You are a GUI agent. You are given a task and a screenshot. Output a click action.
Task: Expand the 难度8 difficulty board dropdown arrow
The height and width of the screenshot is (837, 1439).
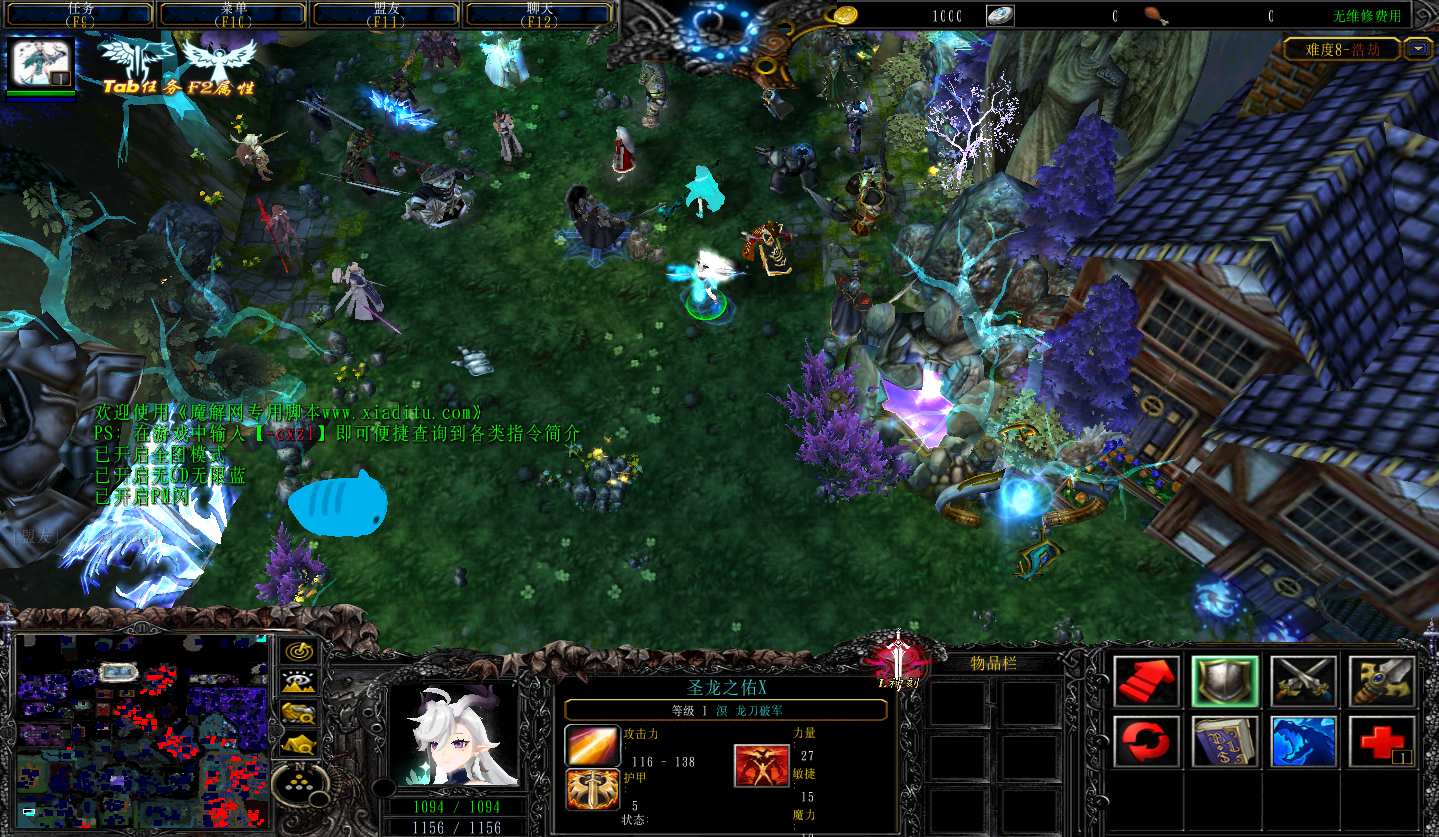1418,49
